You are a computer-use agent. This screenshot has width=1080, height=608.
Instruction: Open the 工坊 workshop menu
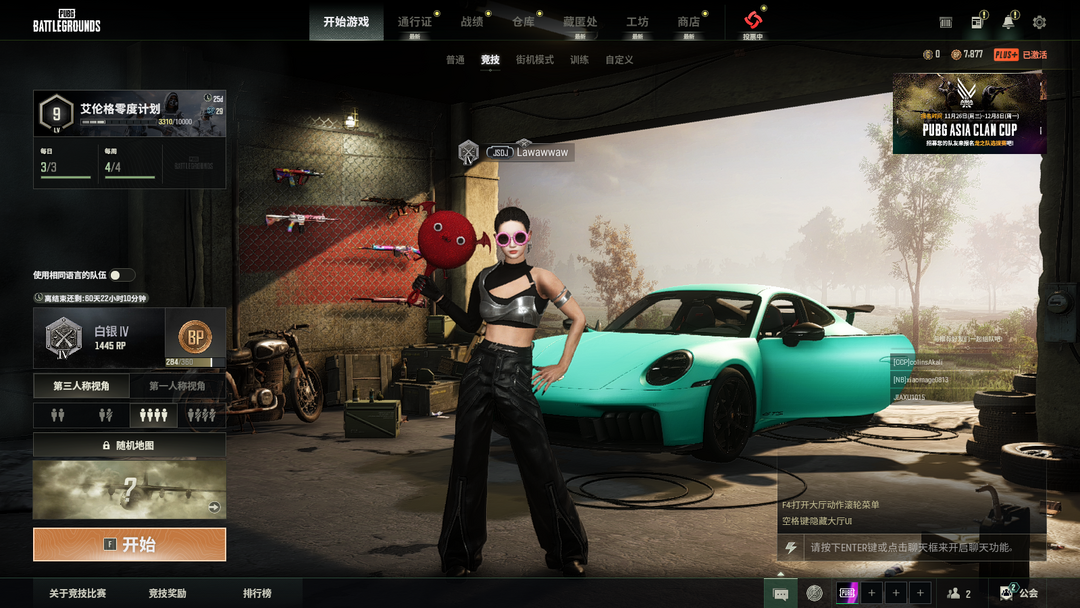[637, 22]
